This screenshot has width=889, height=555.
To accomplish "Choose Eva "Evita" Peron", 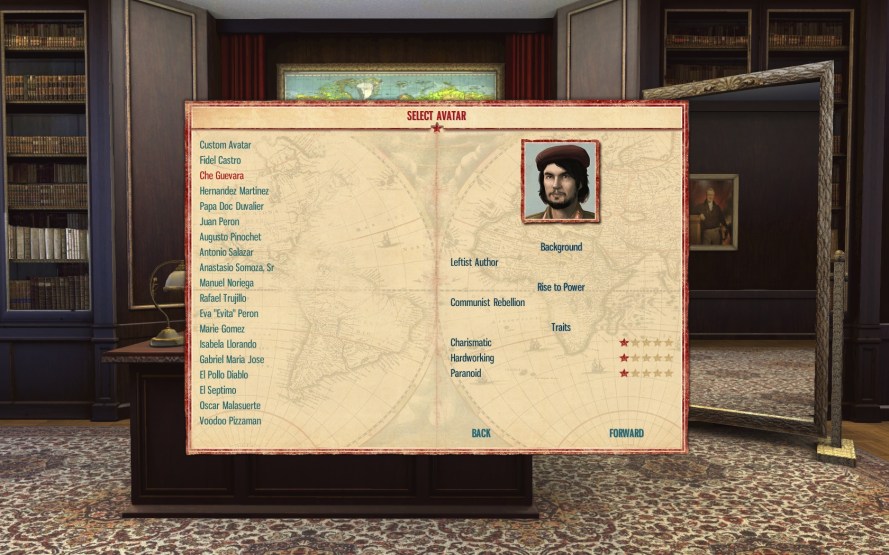I will [x=230, y=314].
